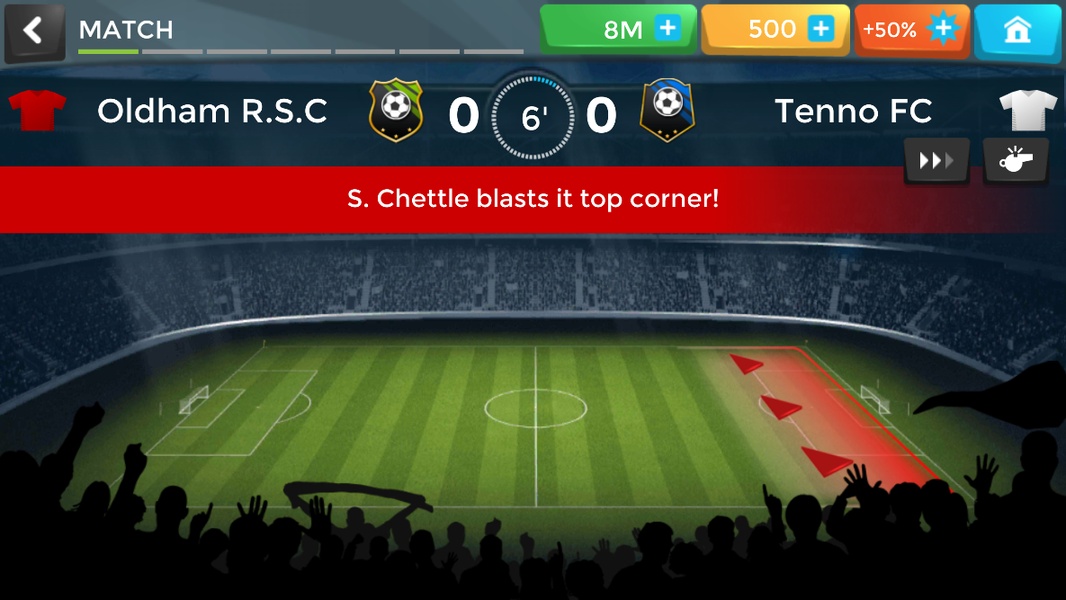Buy more coins via the 500 button
Screen dimensions: 1066x600
pyautogui.click(x=775, y=30)
